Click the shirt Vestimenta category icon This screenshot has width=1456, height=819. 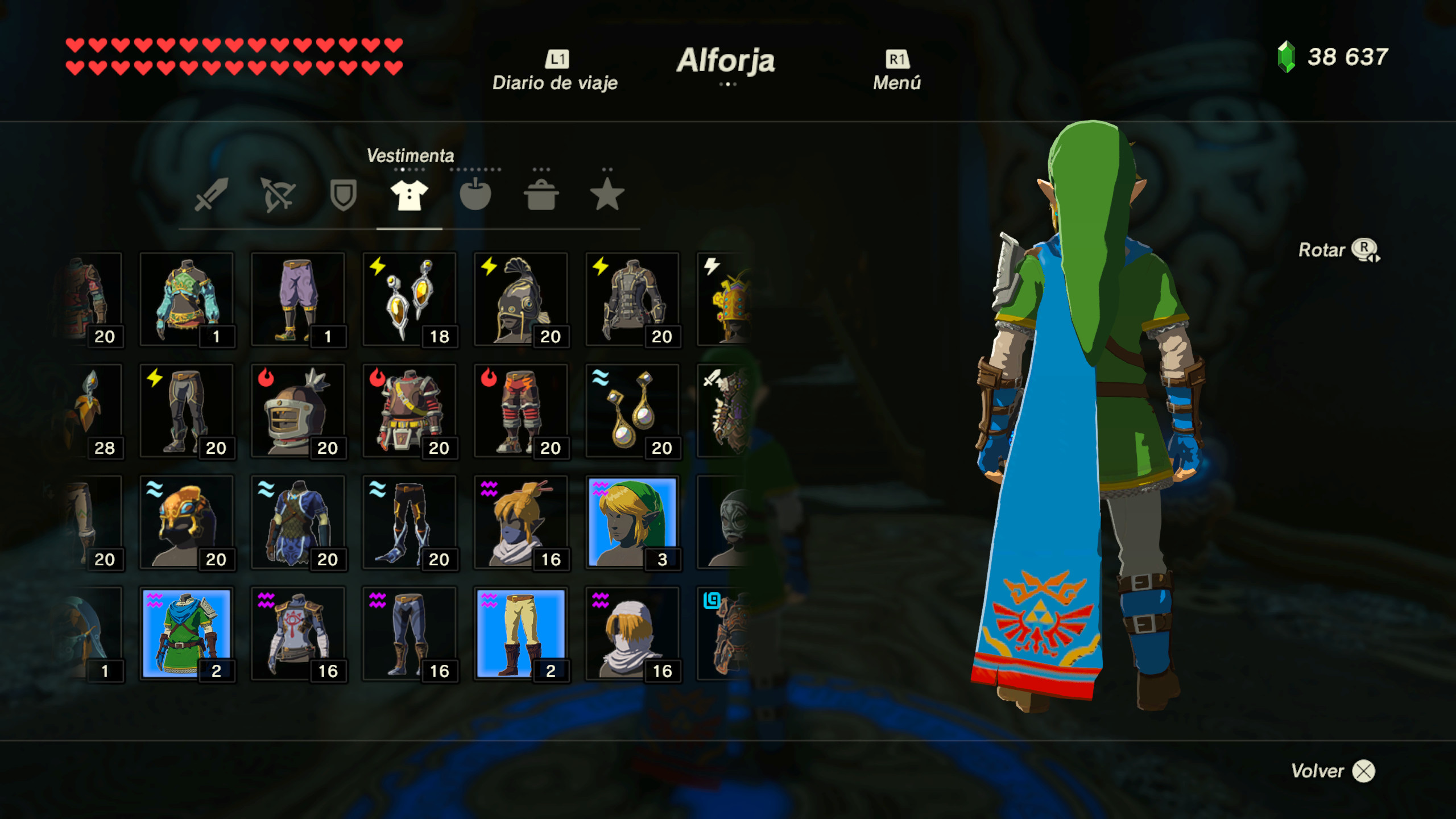[408, 196]
